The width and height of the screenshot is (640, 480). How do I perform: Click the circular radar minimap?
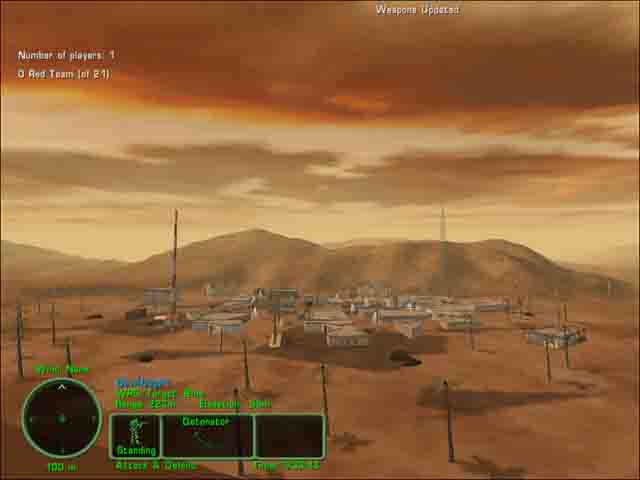click(x=61, y=418)
